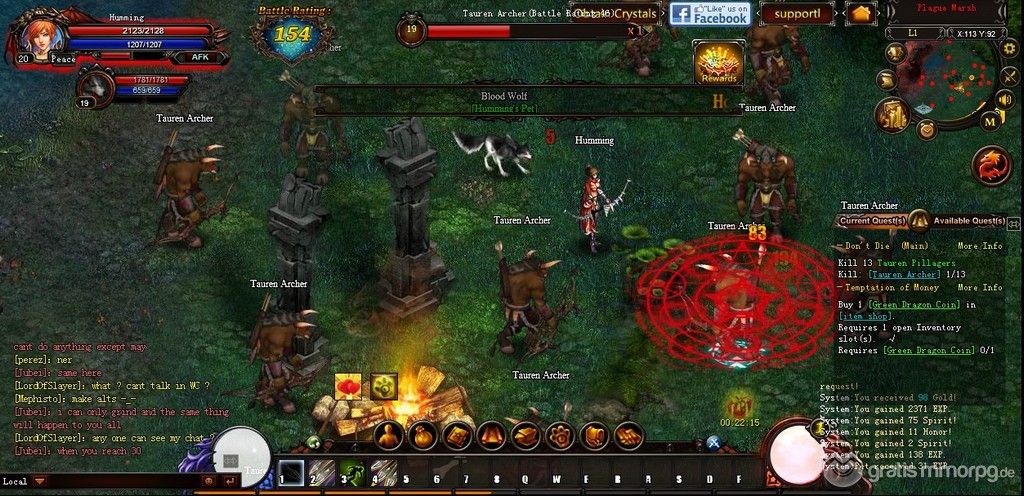
Task: Like the game on Facebook
Action: [x=709, y=14]
